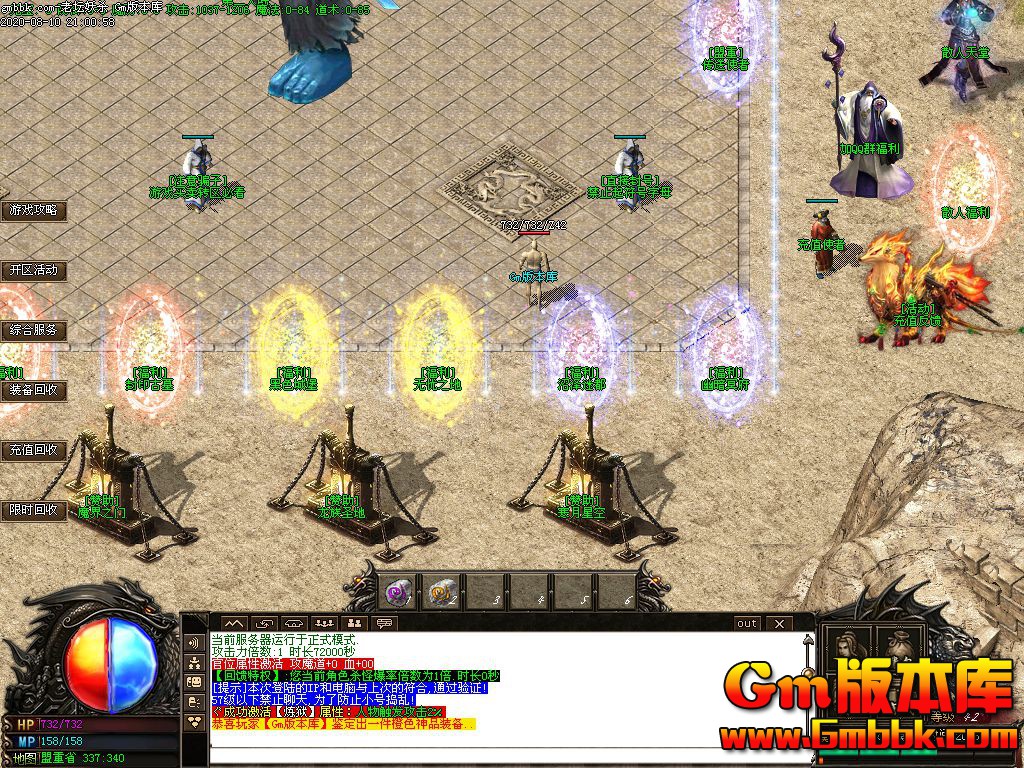The height and width of the screenshot is (768, 1024).
Task: Open the 综合服务 general services menu
Action: pyautogui.click(x=34, y=330)
